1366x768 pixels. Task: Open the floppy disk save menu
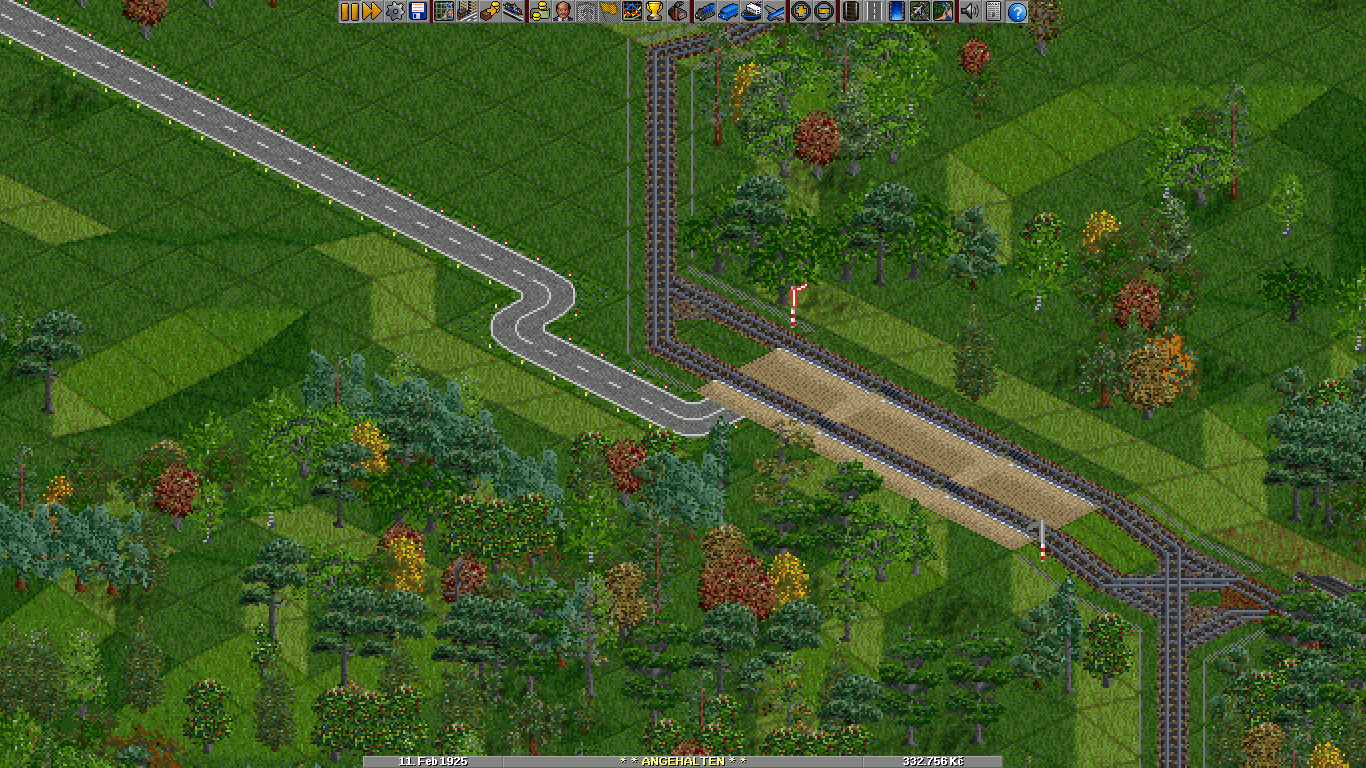point(417,12)
